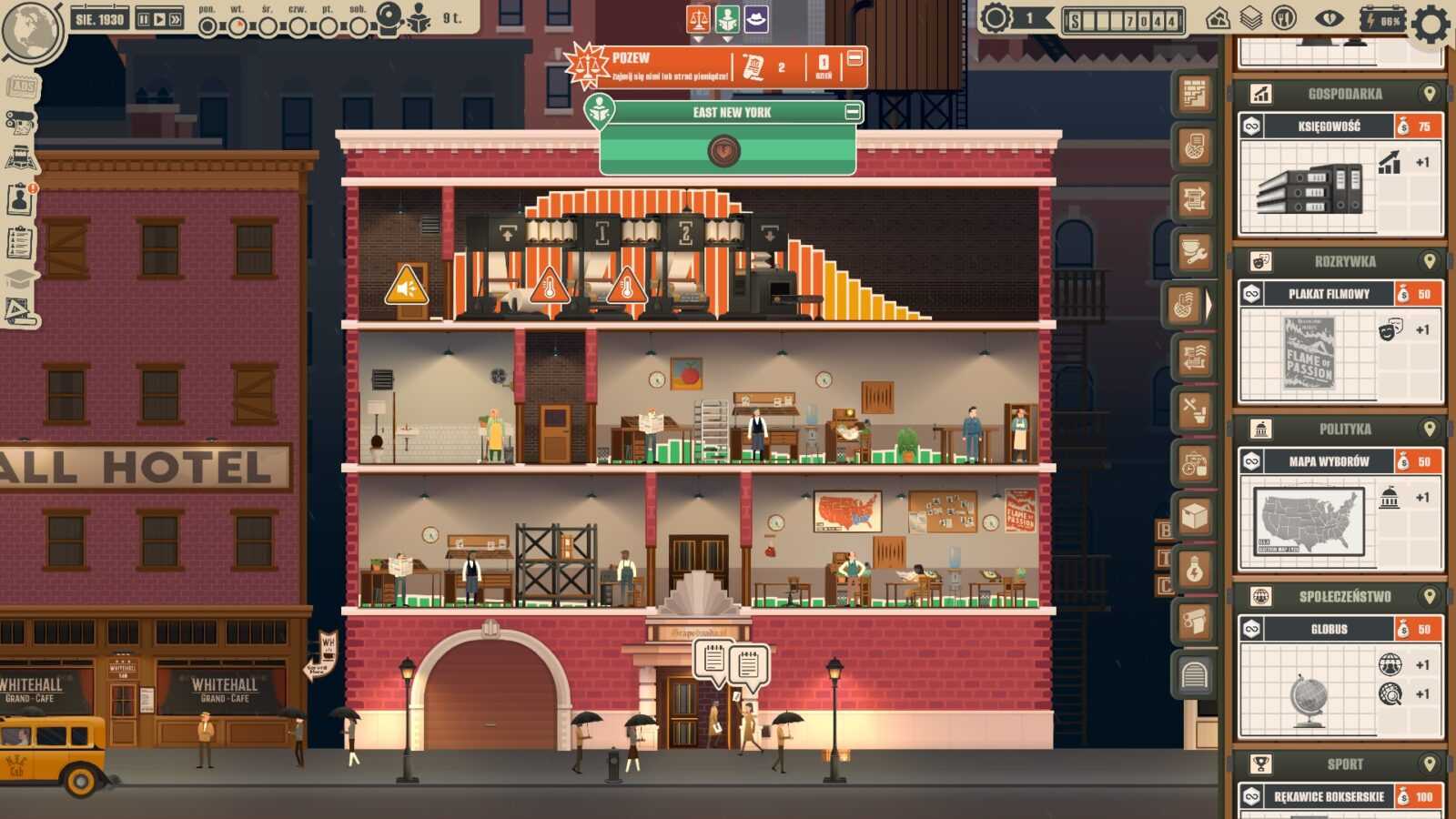Image resolution: width=1456 pixels, height=819 pixels.
Task: Open the food utensils overview
Action: point(1284,18)
